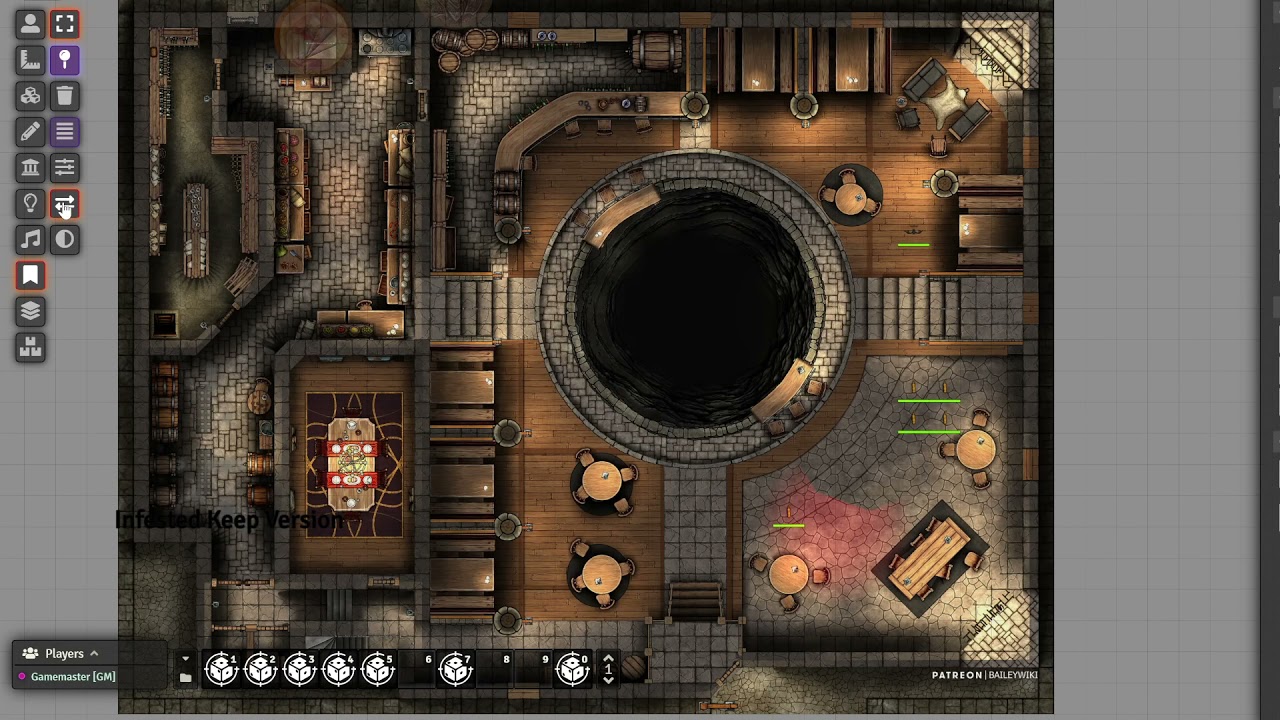
Task: Switch to the Lighting lightbulb controls
Action: pos(30,204)
